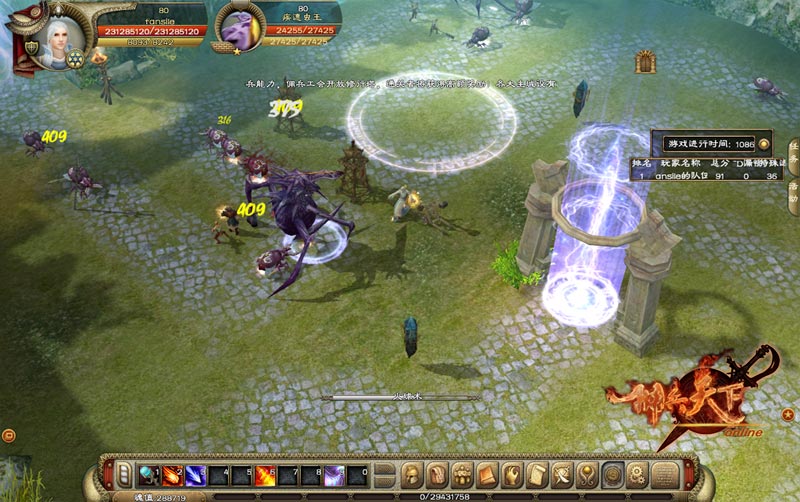Open the crossed swords menu button
800x502 pixels.
pos(563,473)
